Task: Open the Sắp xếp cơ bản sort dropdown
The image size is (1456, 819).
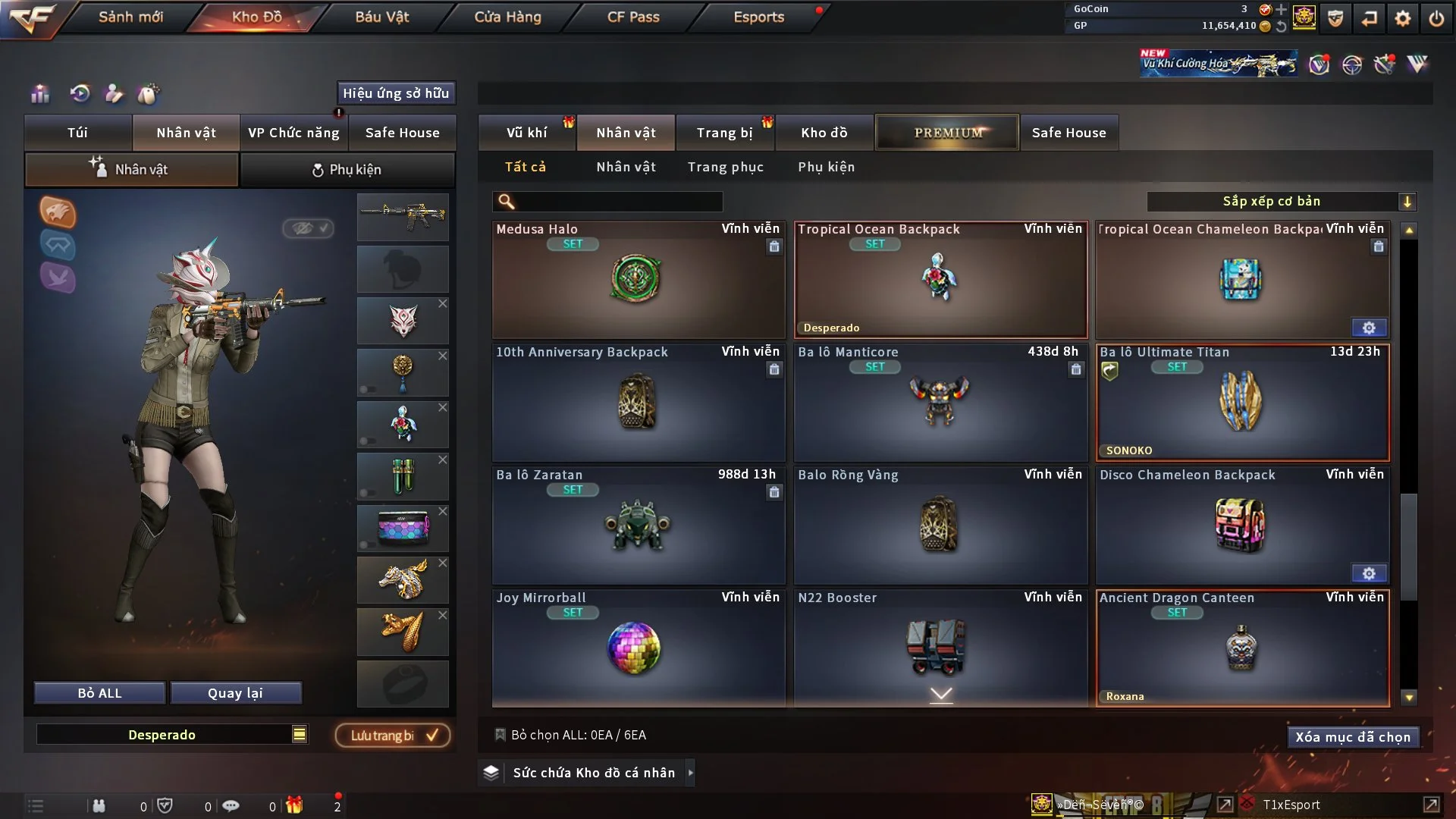Action: [x=1280, y=202]
